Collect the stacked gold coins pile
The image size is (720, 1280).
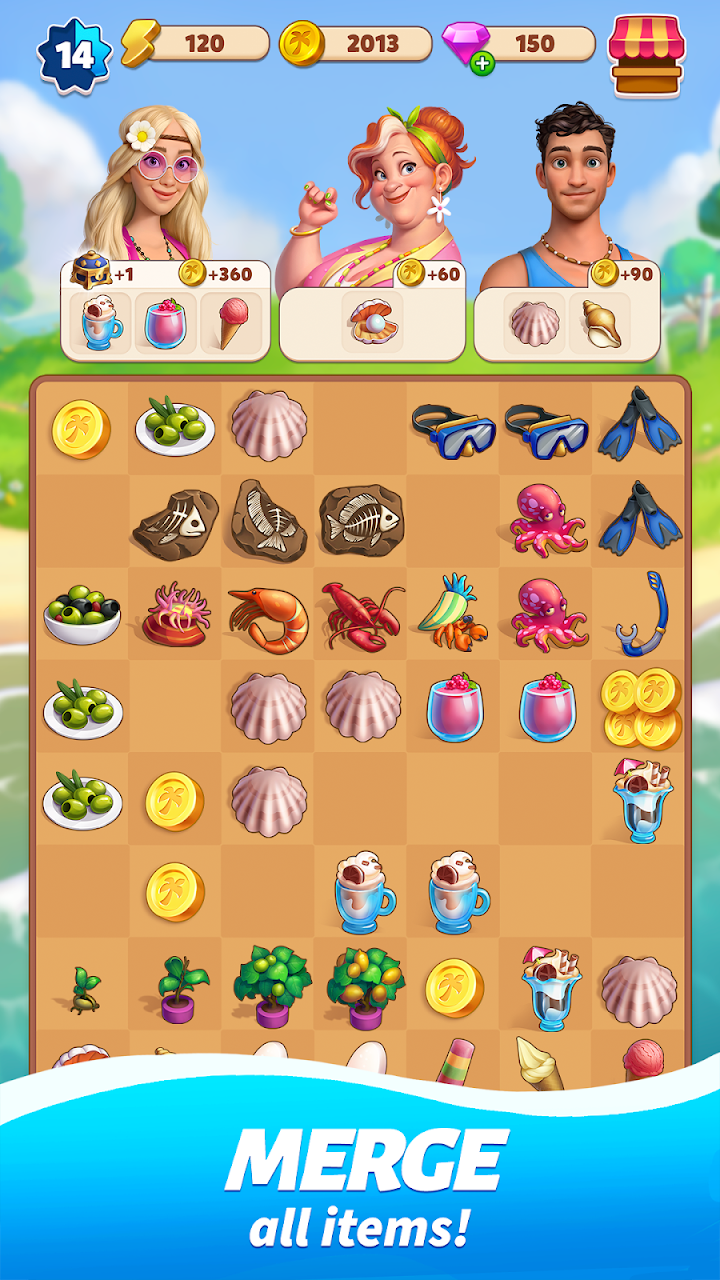(641, 708)
